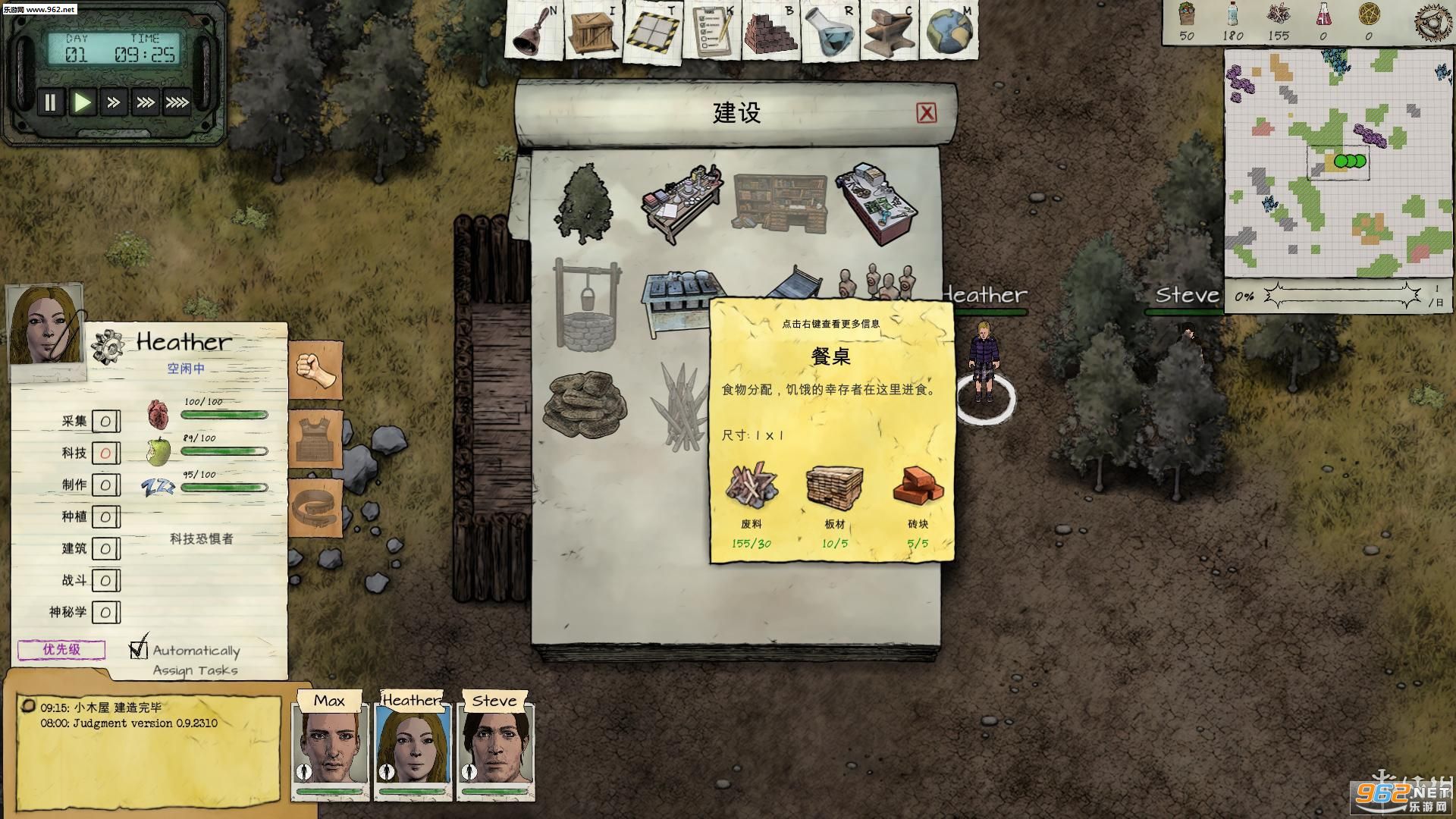
Task: Select the fastest triple-arrow game speed
Action: tap(177, 102)
